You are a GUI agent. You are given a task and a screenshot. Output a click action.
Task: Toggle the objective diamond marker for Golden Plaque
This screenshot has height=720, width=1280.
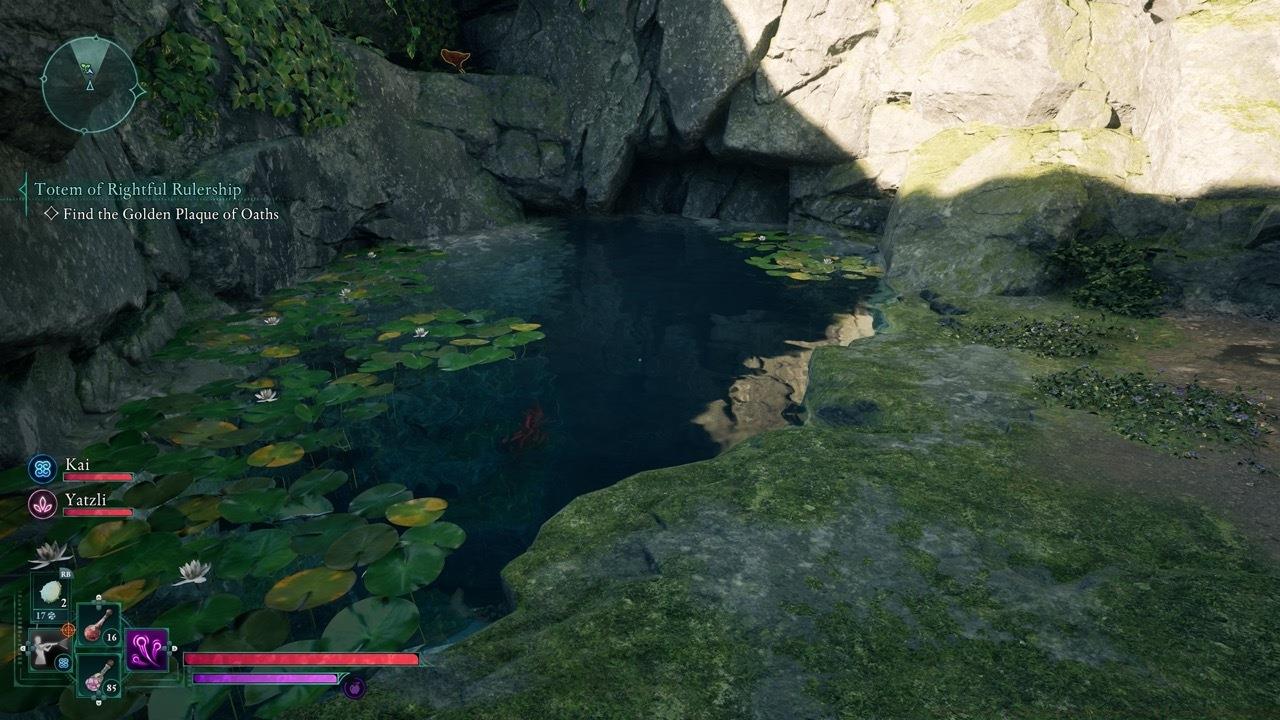coord(52,214)
